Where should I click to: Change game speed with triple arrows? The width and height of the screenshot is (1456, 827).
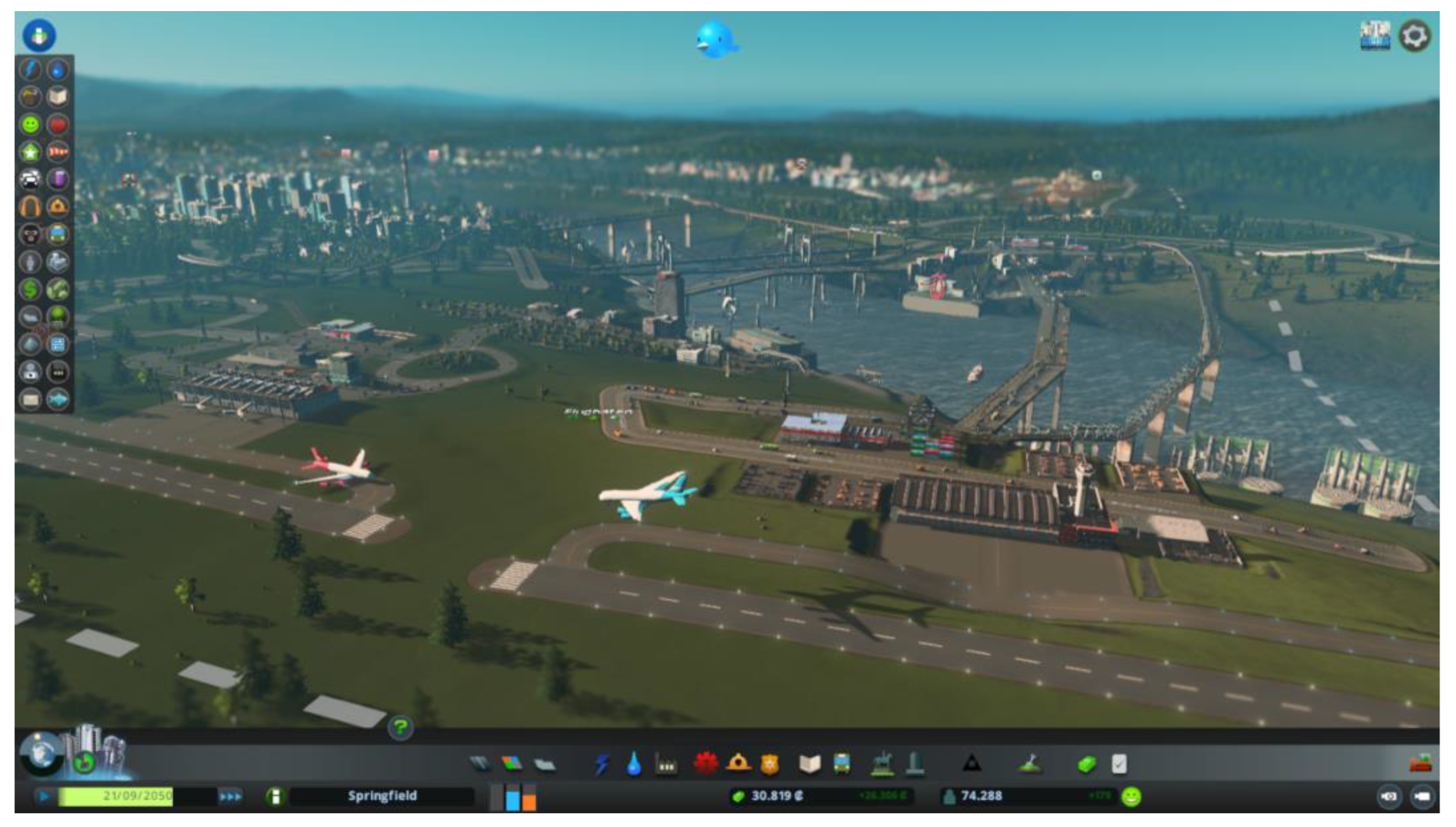[230, 797]
